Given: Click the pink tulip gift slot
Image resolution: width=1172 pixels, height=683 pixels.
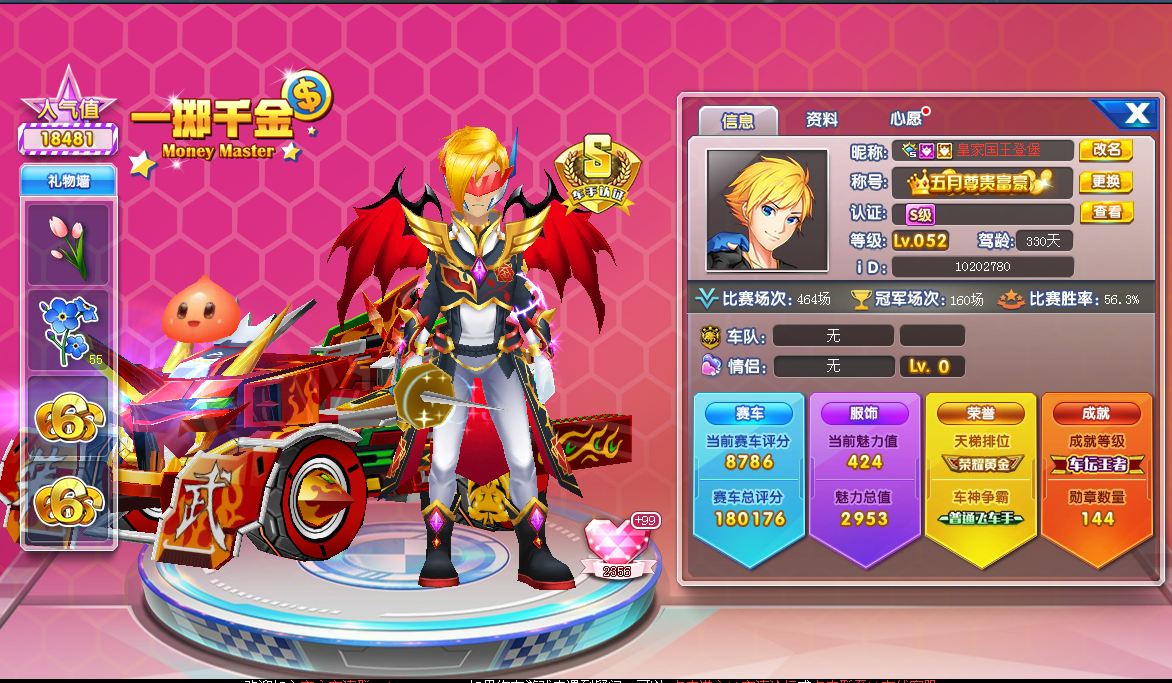Looking at the screenshot, I should (68, 244).
